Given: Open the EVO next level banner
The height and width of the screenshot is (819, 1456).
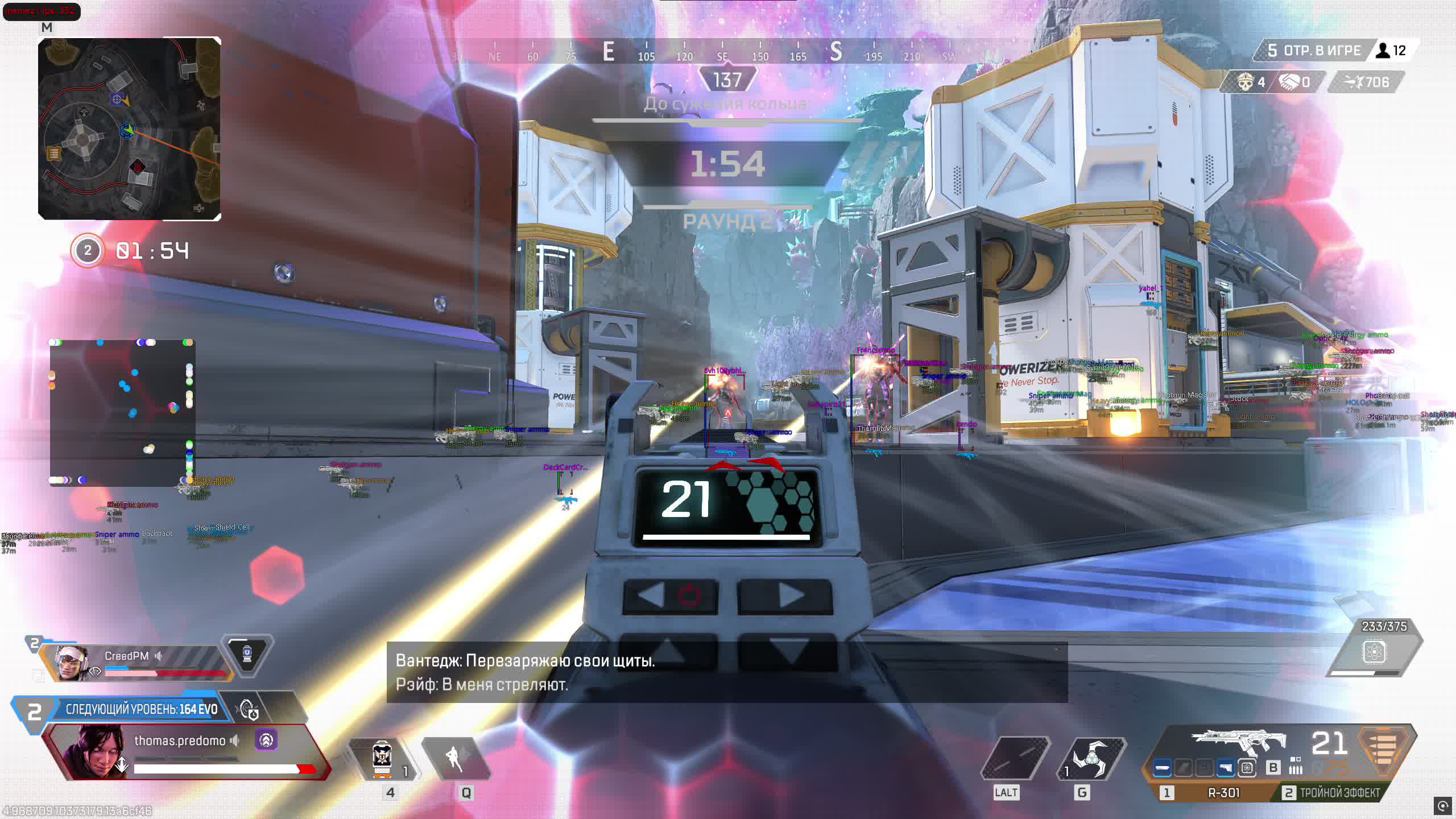Looking at the screenshot, I should tap(141, 709).
